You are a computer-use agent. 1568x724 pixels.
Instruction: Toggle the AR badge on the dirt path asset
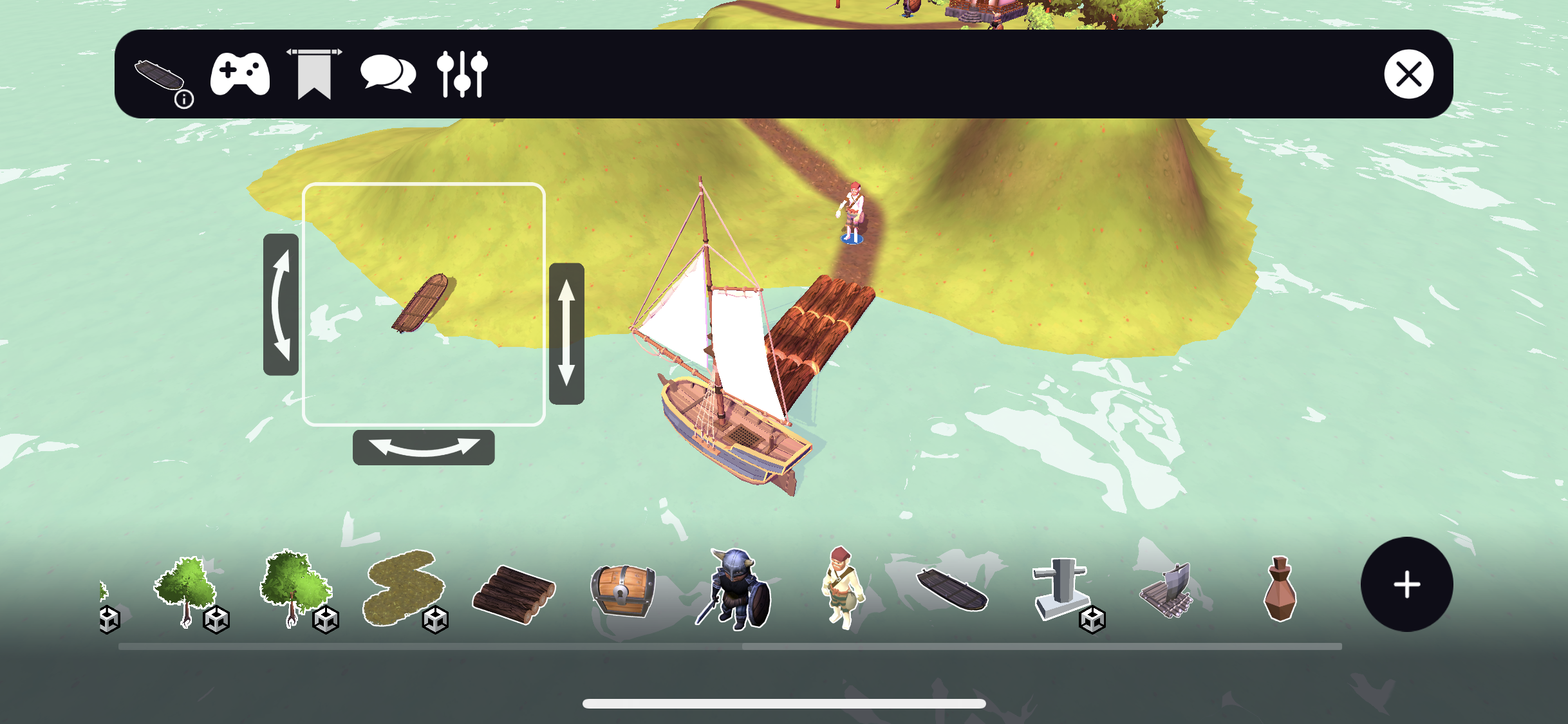436,620
